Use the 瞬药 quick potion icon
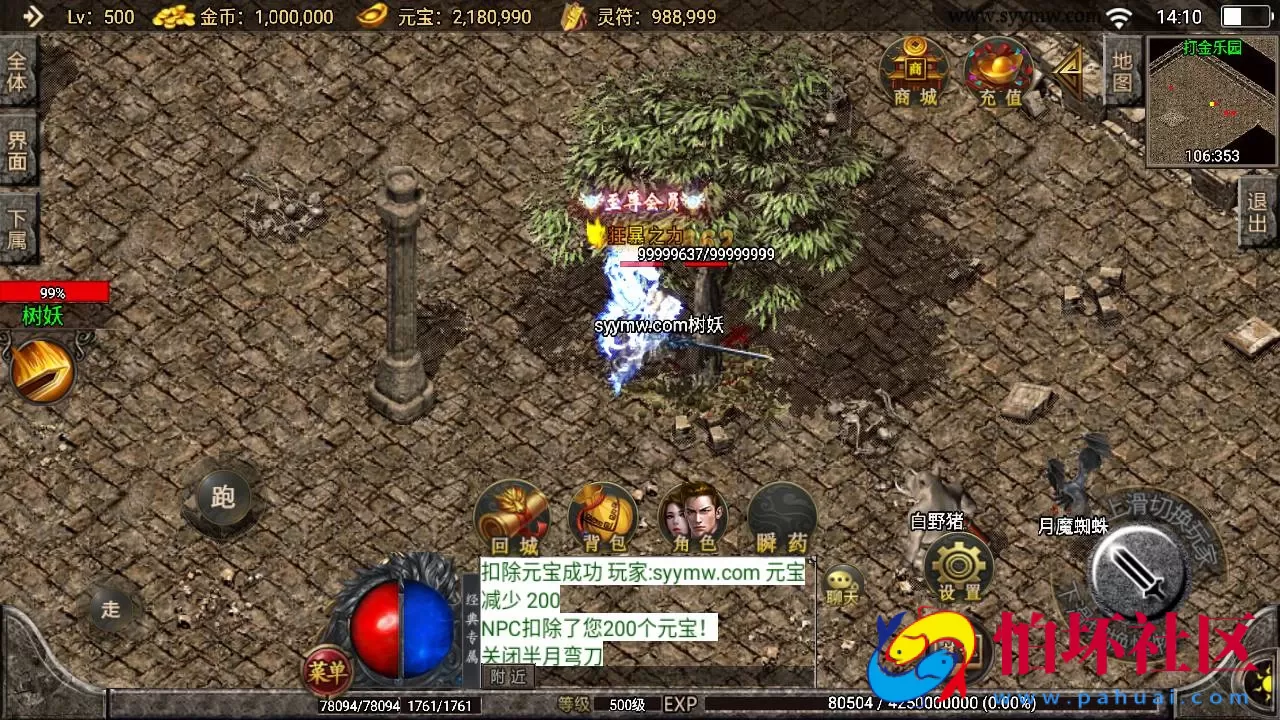This screenshot has height=720, width=1280. (x=782, y=515)
